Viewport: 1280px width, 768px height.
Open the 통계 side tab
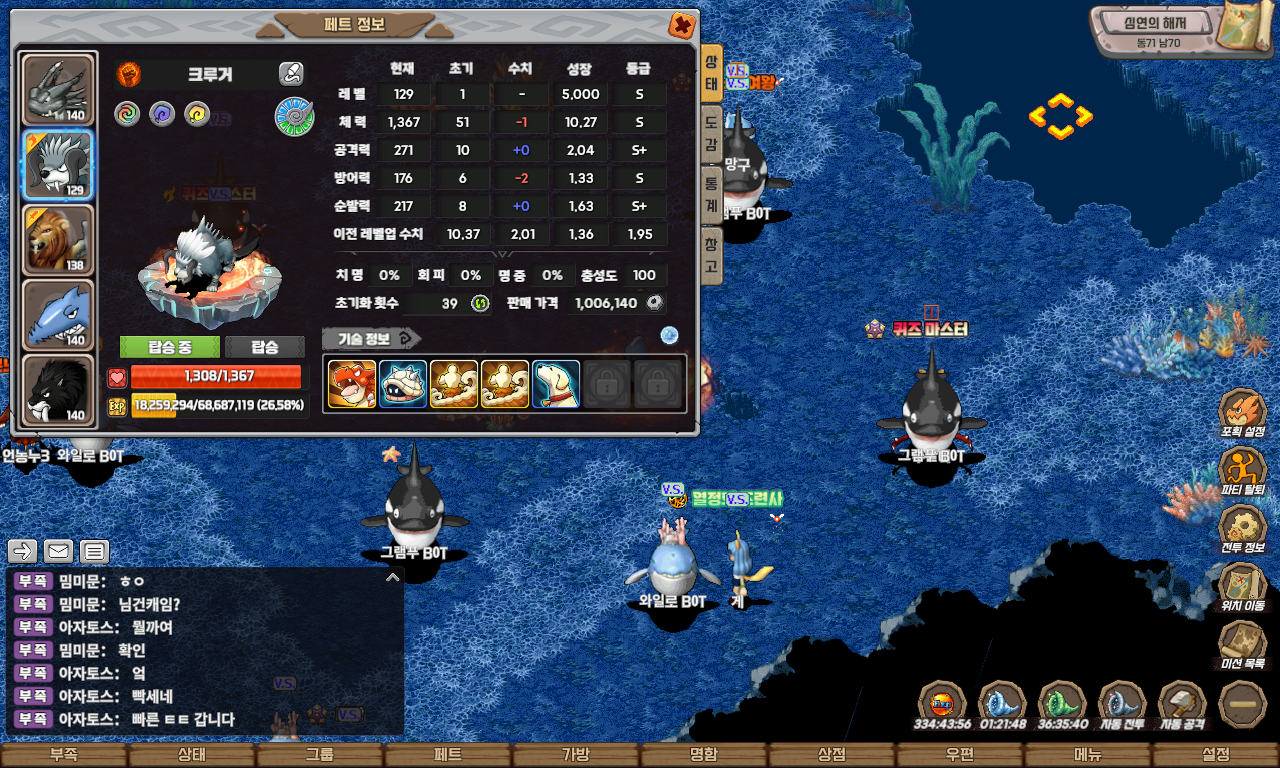pyautogui.click(x=711, y=193)
